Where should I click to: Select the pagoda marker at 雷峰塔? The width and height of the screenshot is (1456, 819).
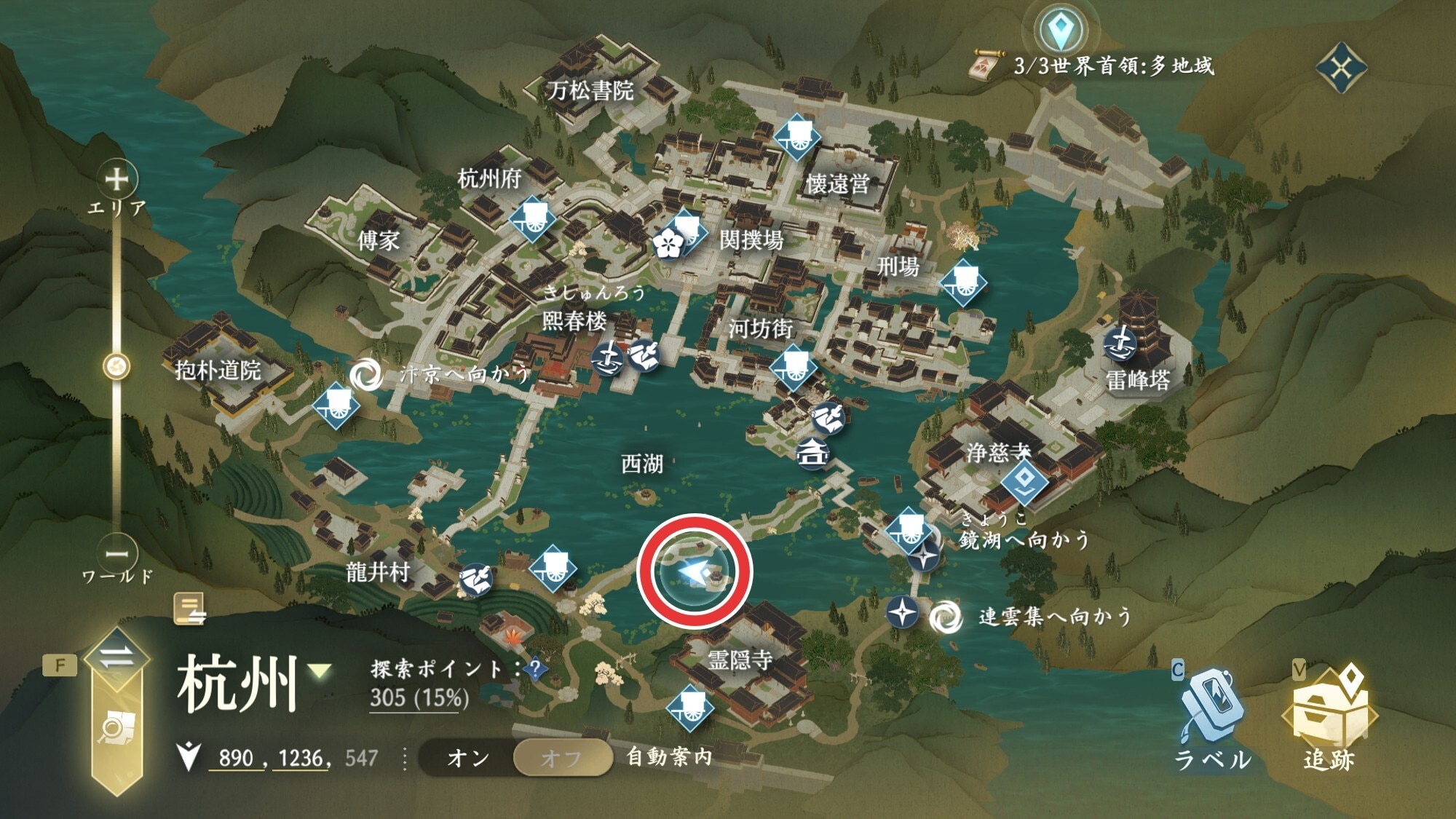pyautogui.click(x=1120, y=344)
